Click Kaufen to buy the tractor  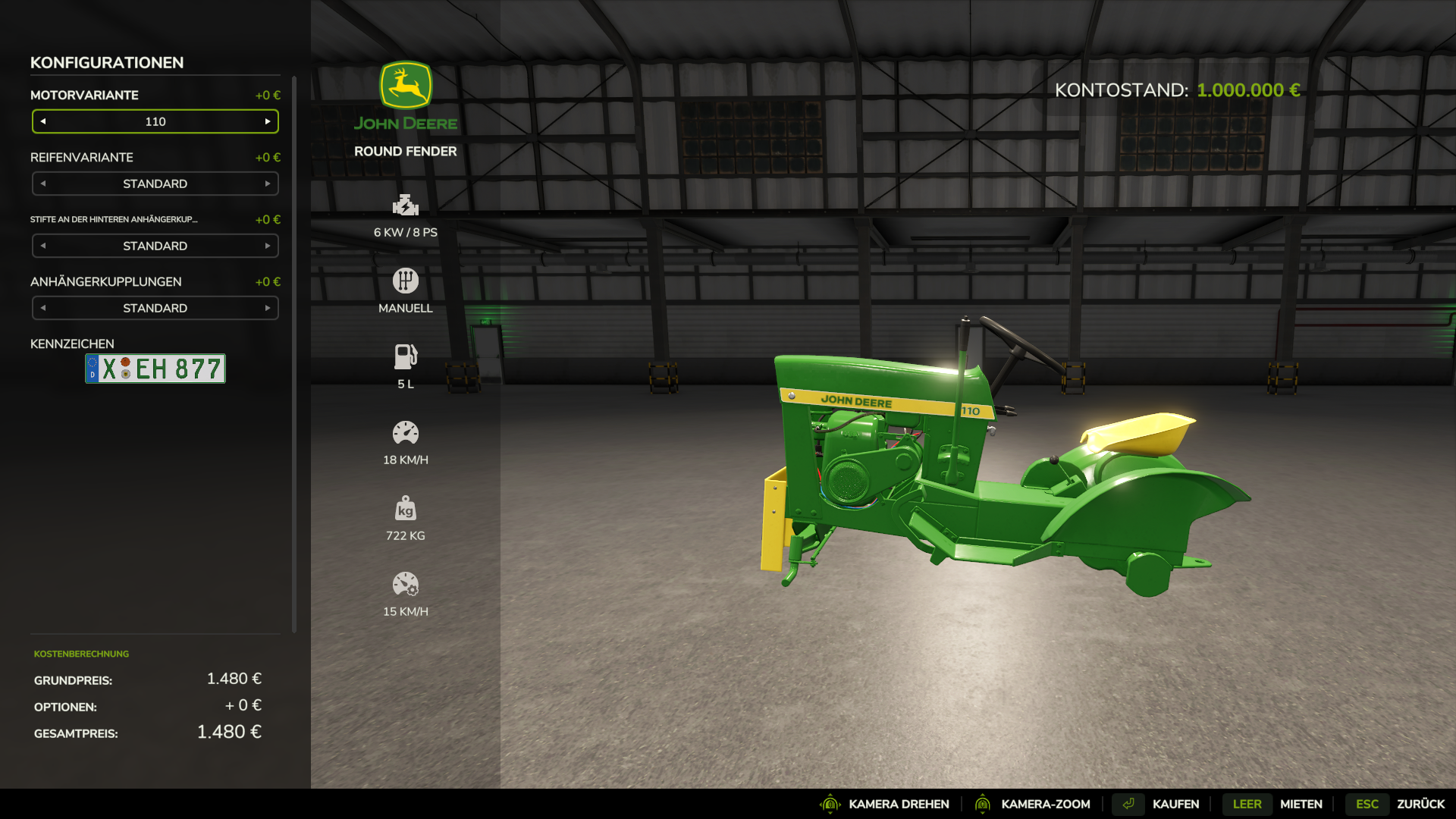[1175, 804]
